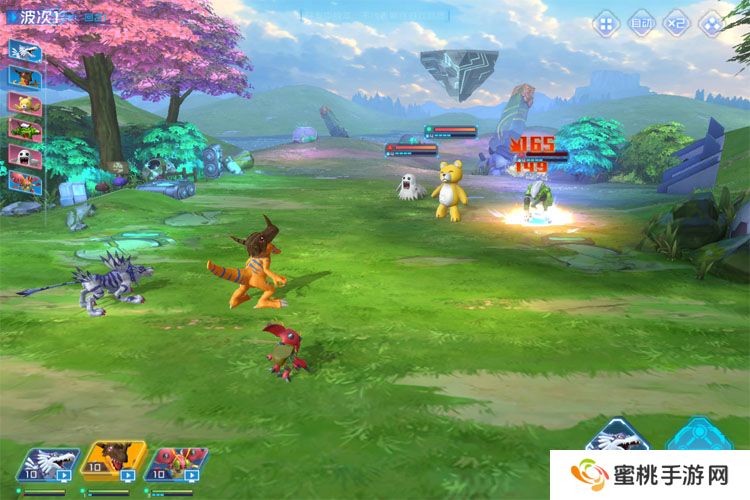Open the four-square grid menu button
The image size is (750, 500).
click(x=607, y=23)
